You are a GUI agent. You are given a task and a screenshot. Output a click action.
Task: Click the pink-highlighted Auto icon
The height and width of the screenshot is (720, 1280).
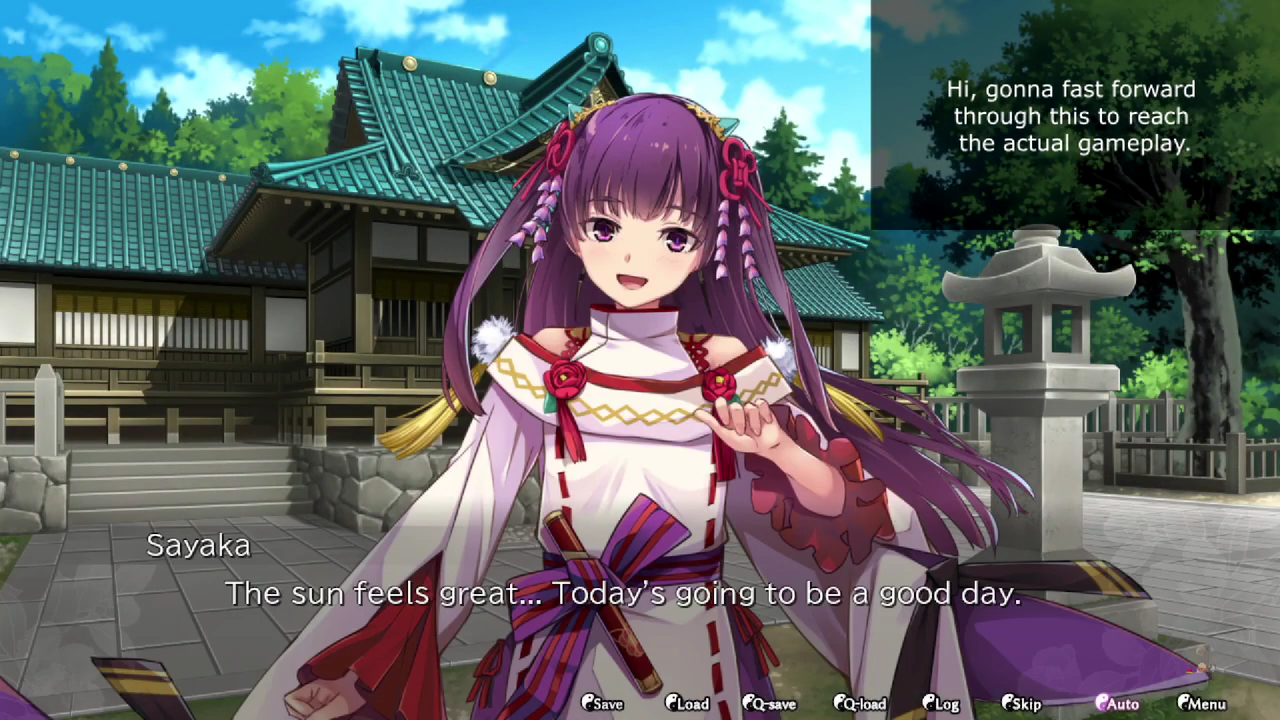click(x=1103, y=704)
